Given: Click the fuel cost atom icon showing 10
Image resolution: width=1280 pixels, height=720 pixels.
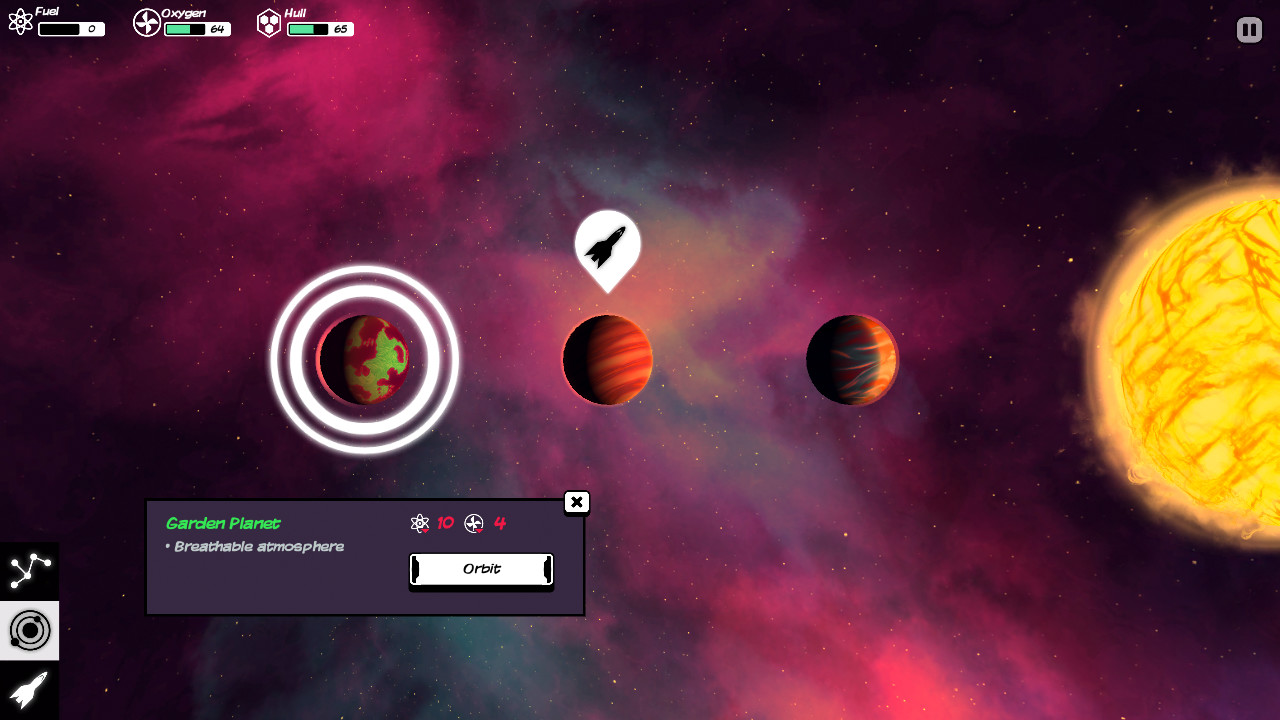Looking at the screenshot, I should tap(421, 523).
